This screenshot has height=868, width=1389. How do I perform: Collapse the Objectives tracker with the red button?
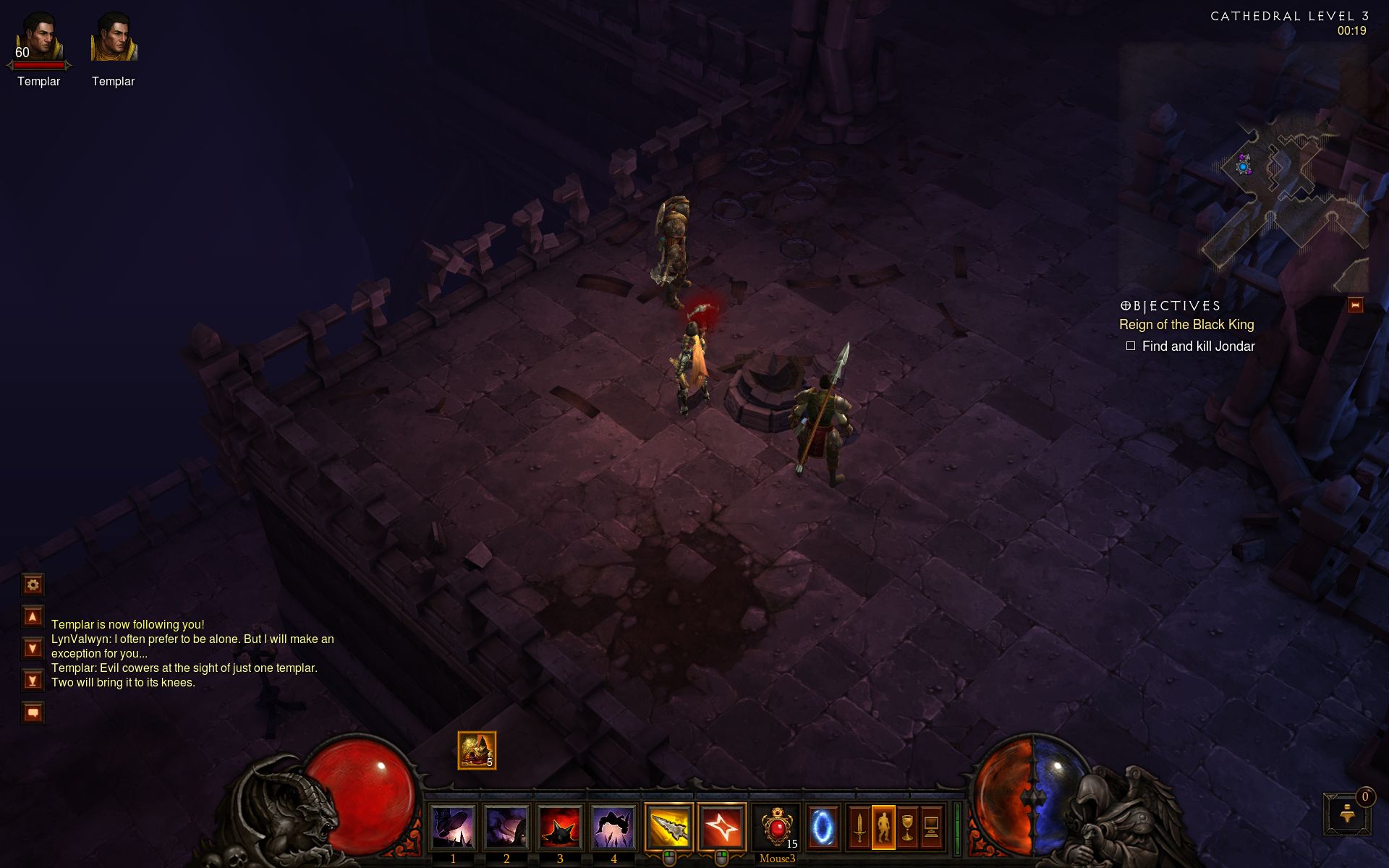(1355, 305)
